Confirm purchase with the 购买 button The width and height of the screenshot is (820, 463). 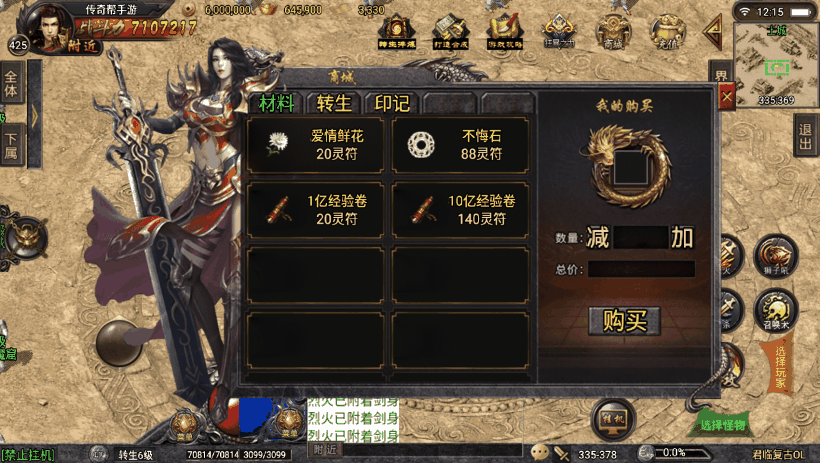[x=625, y=321]
